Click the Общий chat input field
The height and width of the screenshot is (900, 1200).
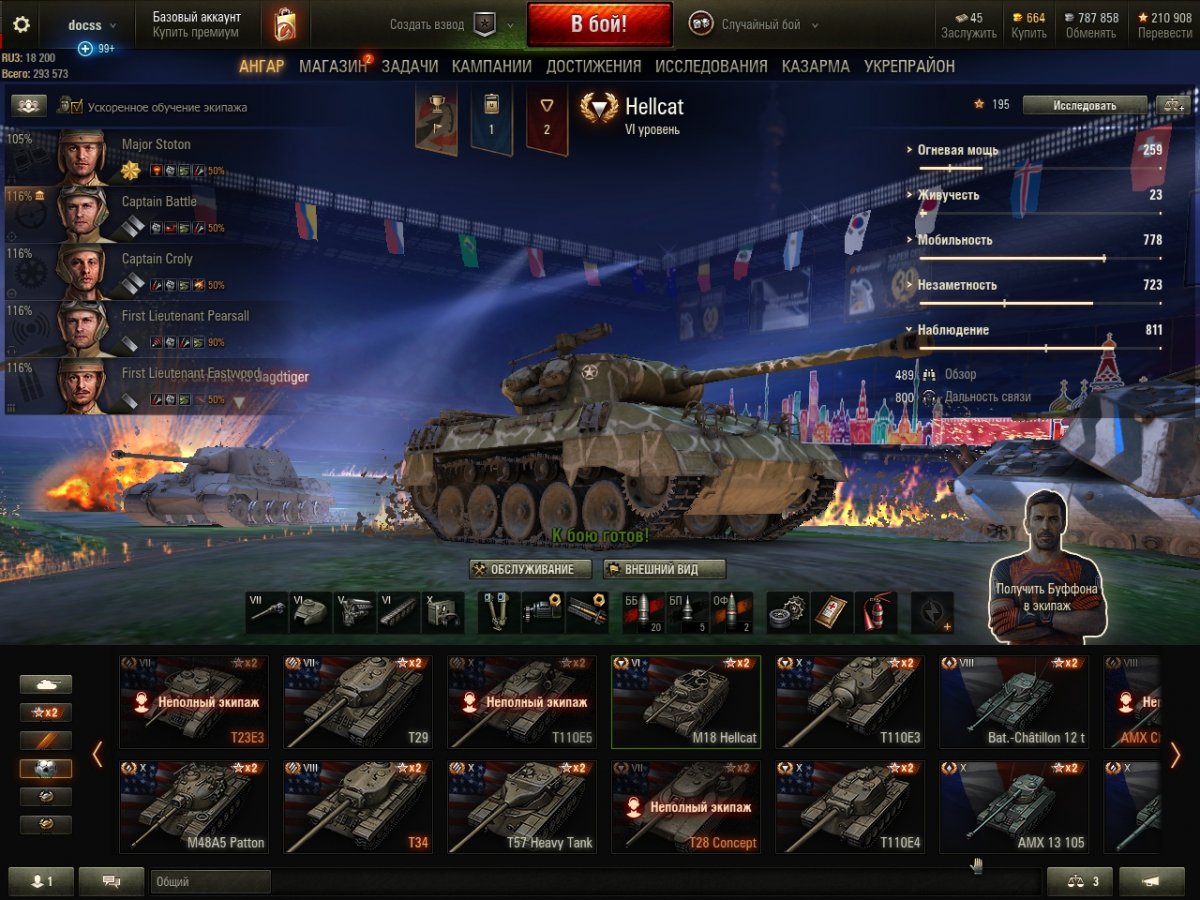(x=210, y=882)
